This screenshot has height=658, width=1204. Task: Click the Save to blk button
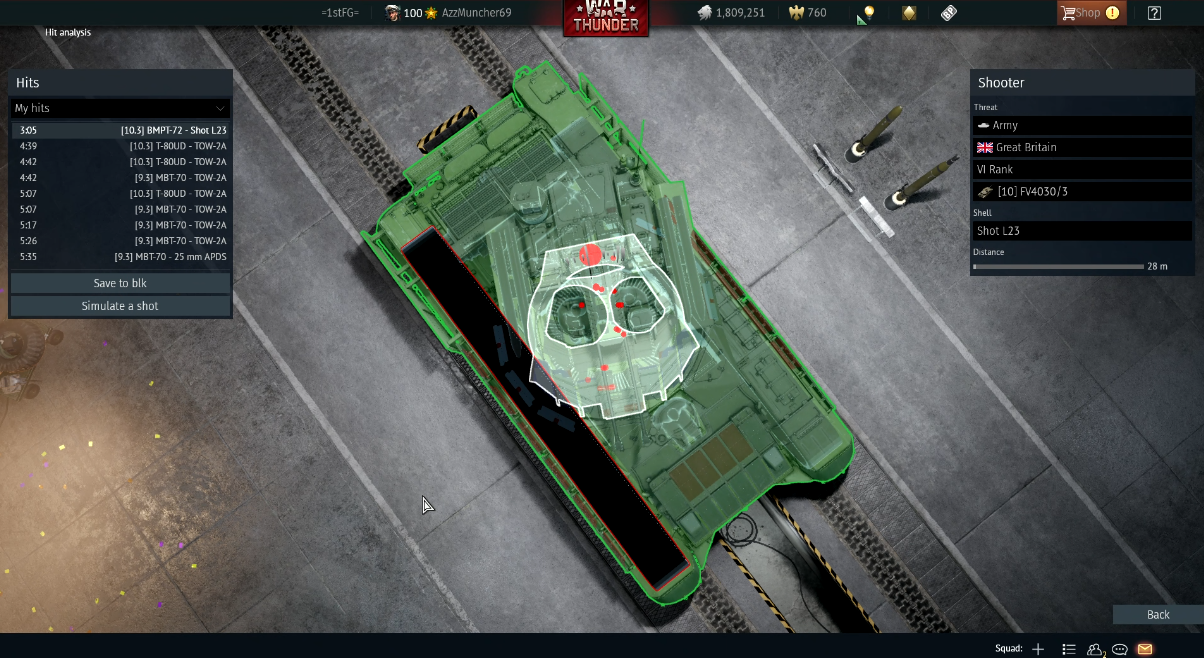pyautogui.click(x=120, y=283)
